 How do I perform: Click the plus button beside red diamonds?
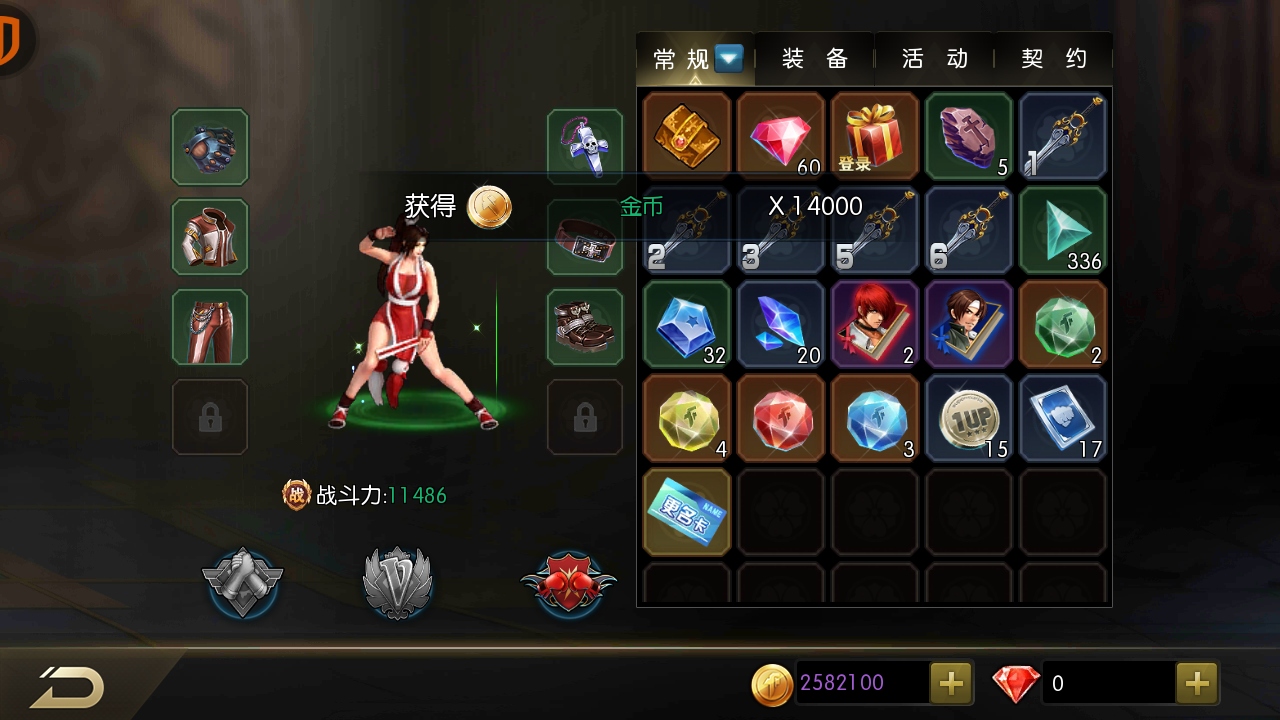[x=1196, y=683]
